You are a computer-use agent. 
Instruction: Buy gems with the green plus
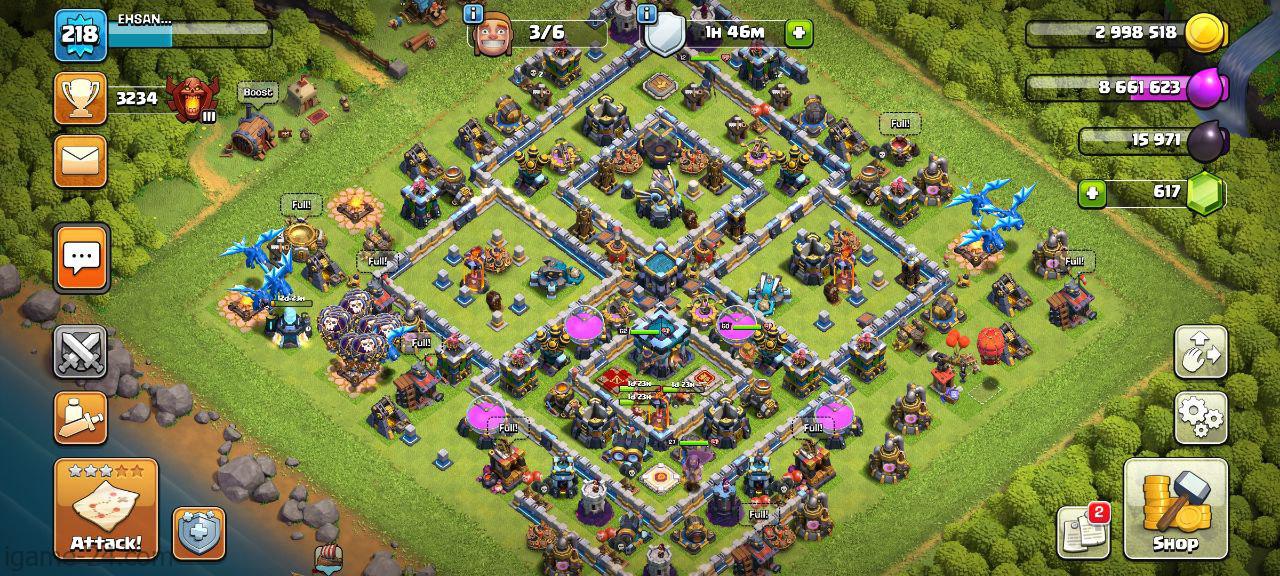1092,192
